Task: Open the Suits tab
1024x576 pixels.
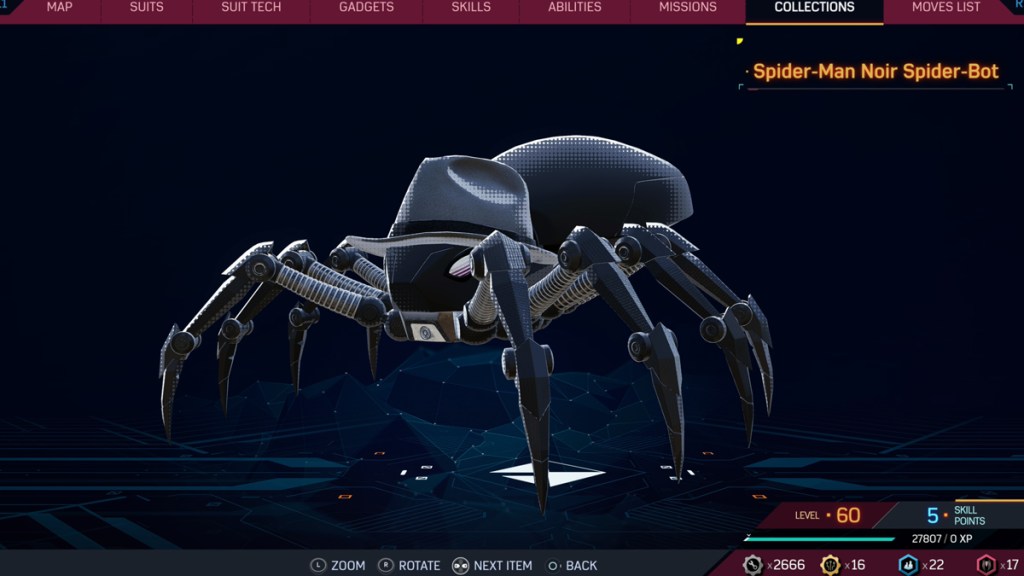Action: (x=147, y=8)
